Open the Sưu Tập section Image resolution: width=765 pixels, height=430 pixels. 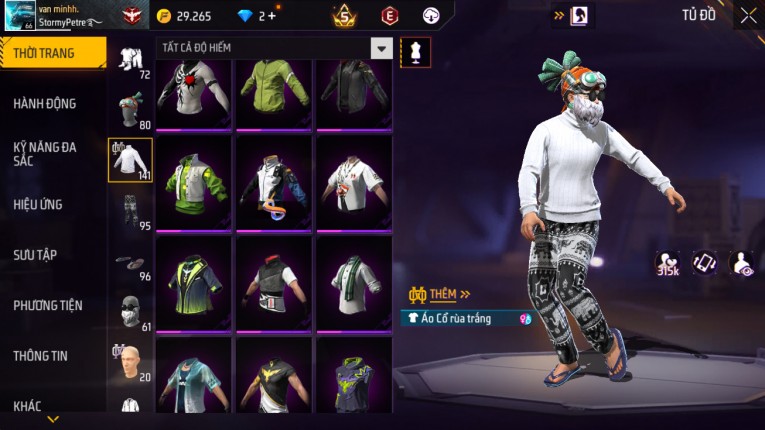(x=35, y=255)
